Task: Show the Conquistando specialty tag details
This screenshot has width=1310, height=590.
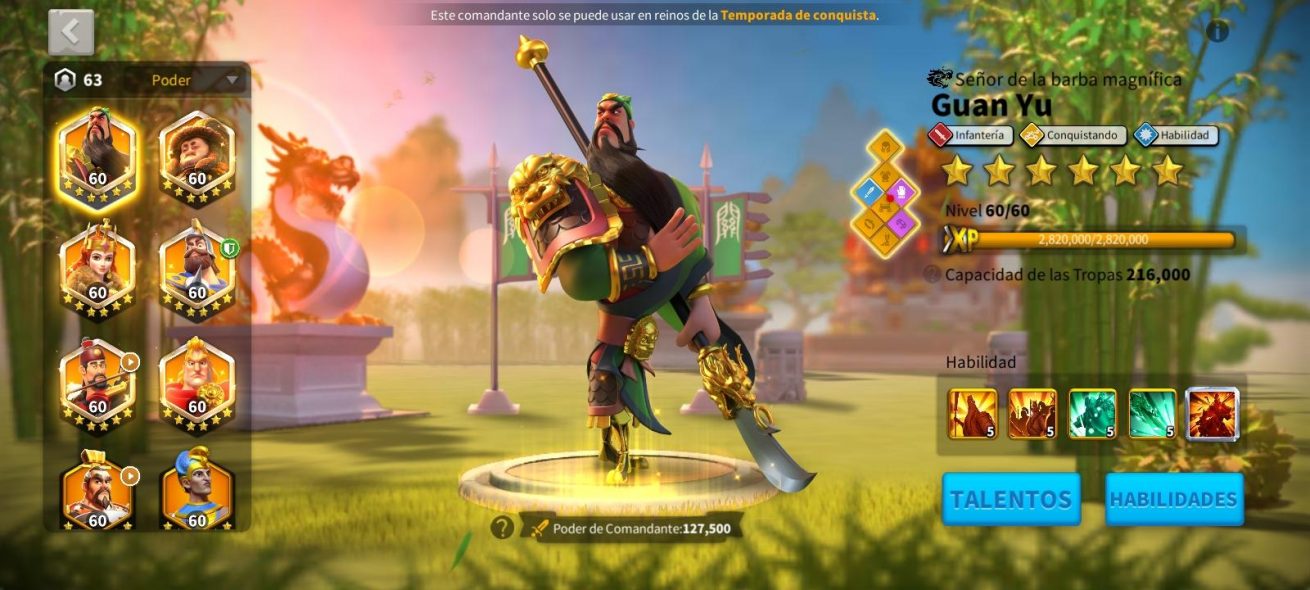Action: (x=1074, y=135)
